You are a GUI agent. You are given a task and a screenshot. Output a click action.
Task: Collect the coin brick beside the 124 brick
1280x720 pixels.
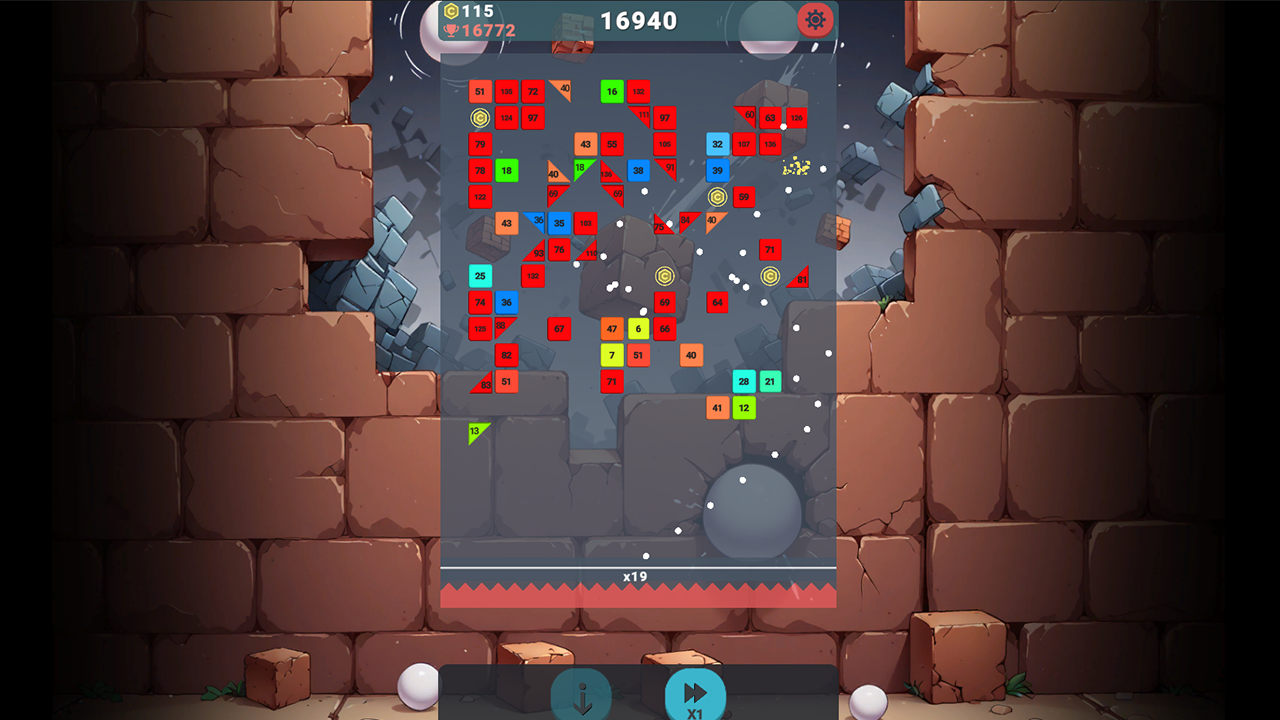(480, 117)
